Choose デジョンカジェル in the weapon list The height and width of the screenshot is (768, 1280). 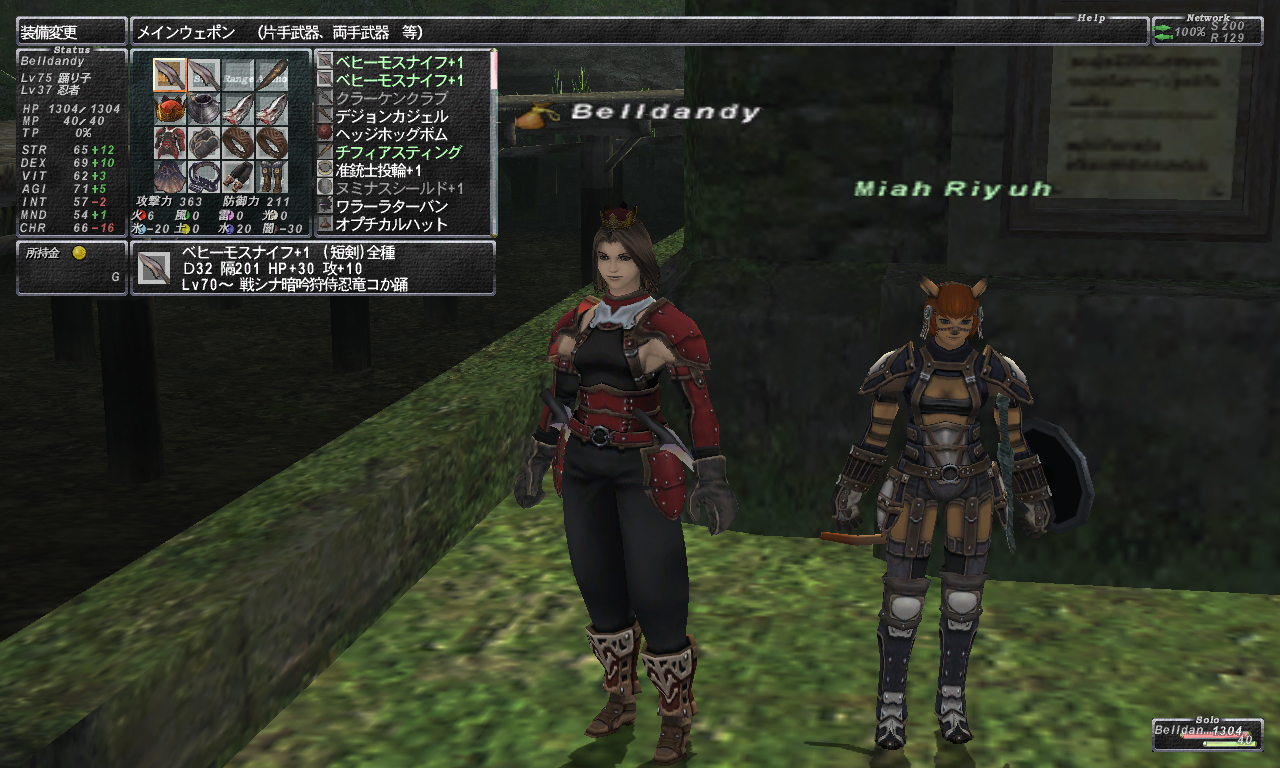391,116
